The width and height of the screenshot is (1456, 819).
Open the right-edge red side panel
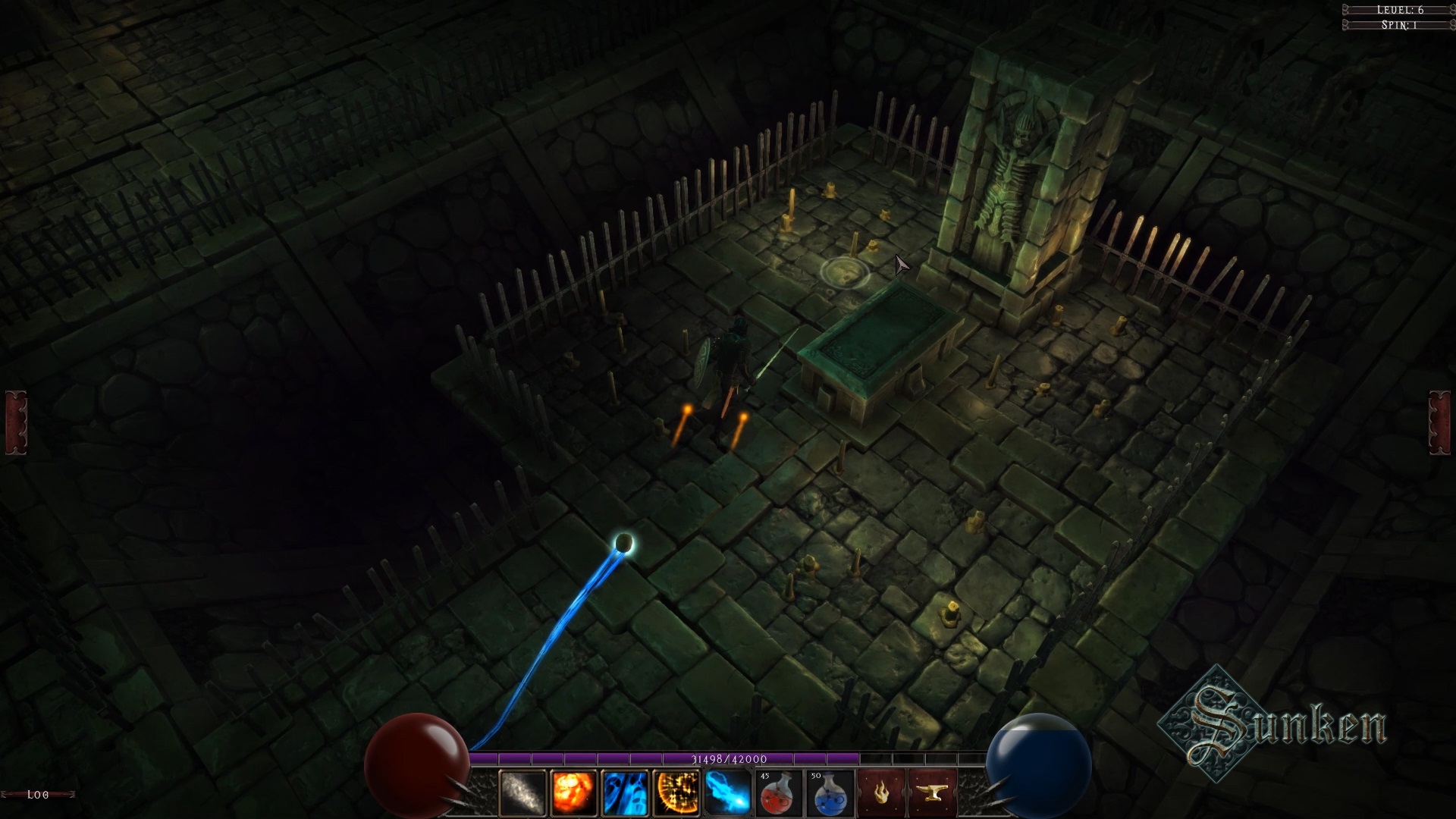[x=1440, y=422]
